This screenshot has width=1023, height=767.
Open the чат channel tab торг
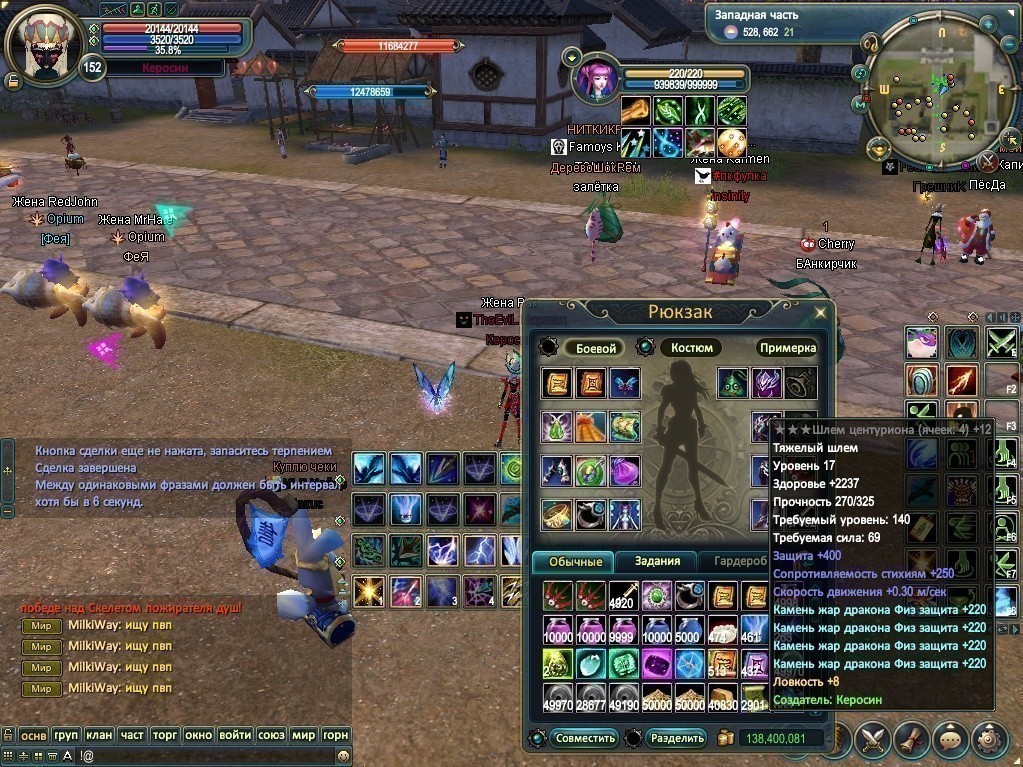click(x=165, y=735)
